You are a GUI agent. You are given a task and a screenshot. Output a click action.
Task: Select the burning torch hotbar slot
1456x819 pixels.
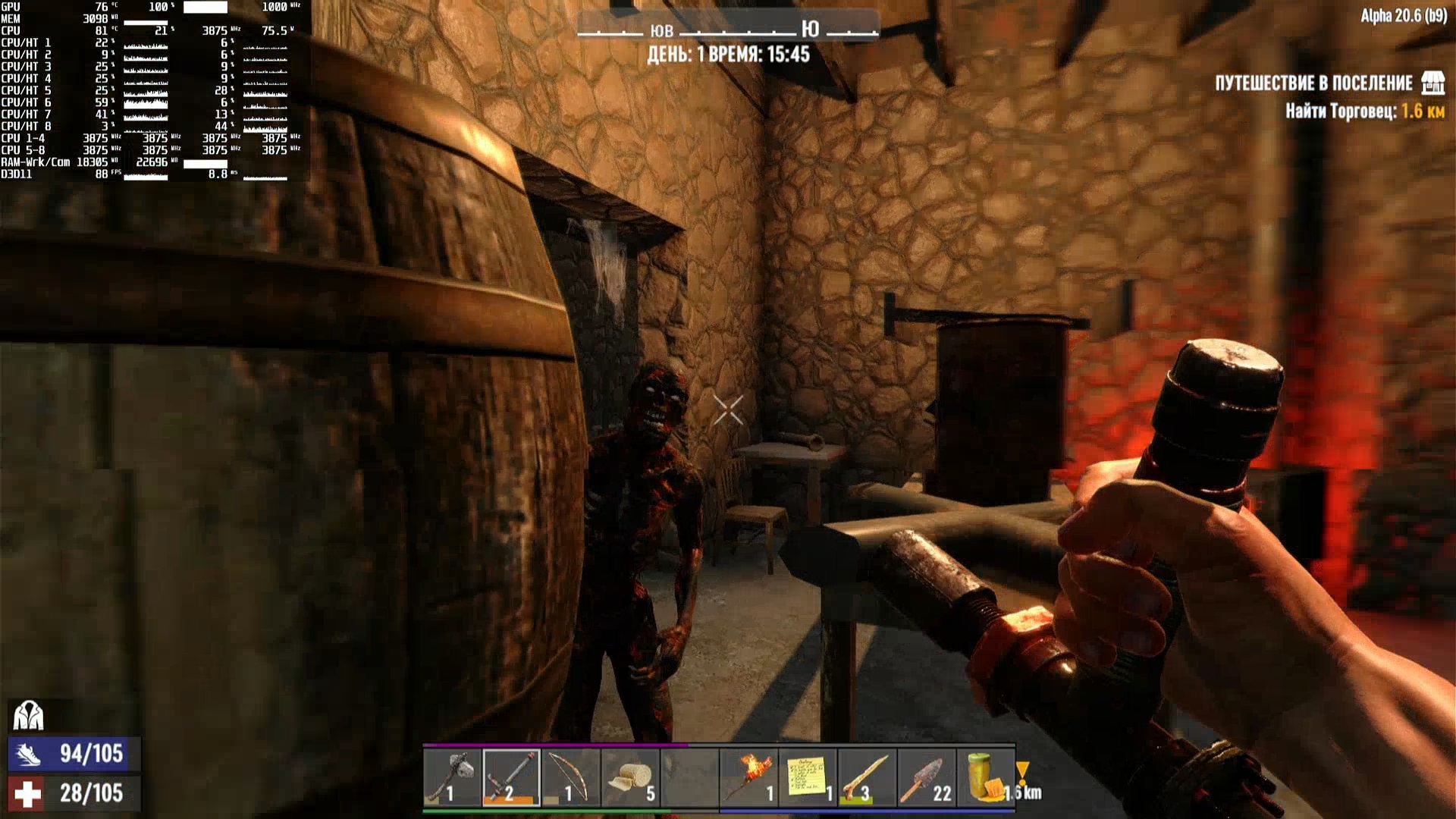point(748,777)
